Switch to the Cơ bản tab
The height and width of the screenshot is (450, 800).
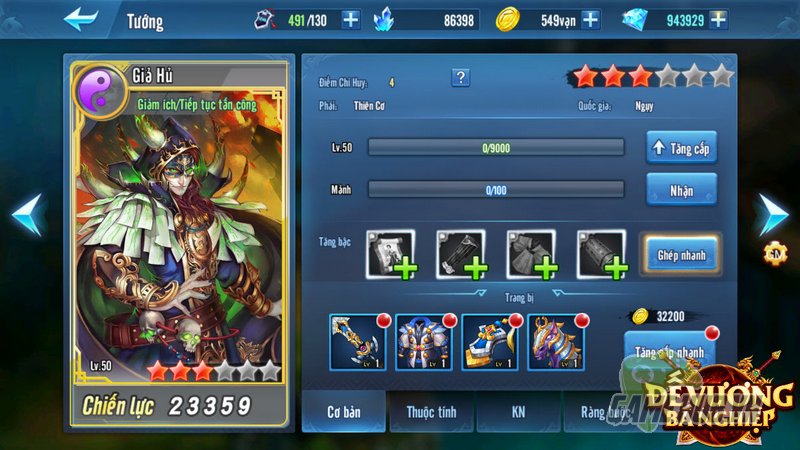pyautogui.click(x=345, y=411)
